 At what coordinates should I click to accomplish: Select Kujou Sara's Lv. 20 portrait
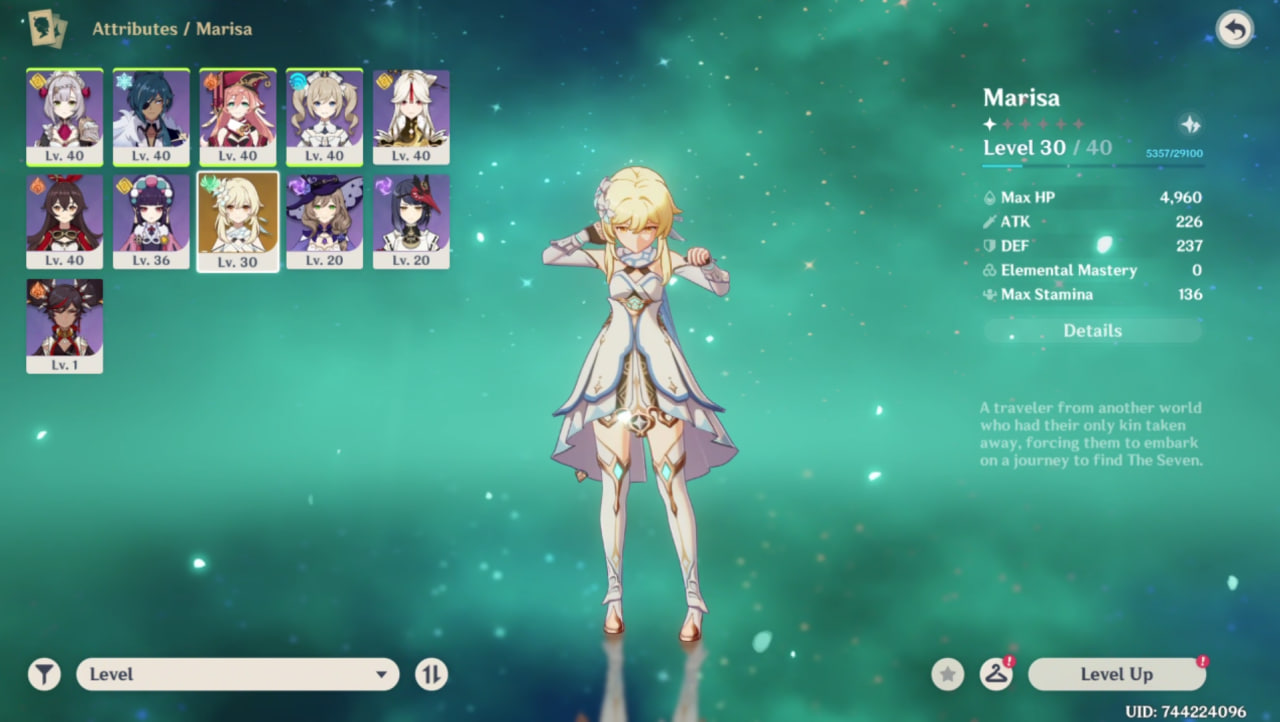click(411, 221)
